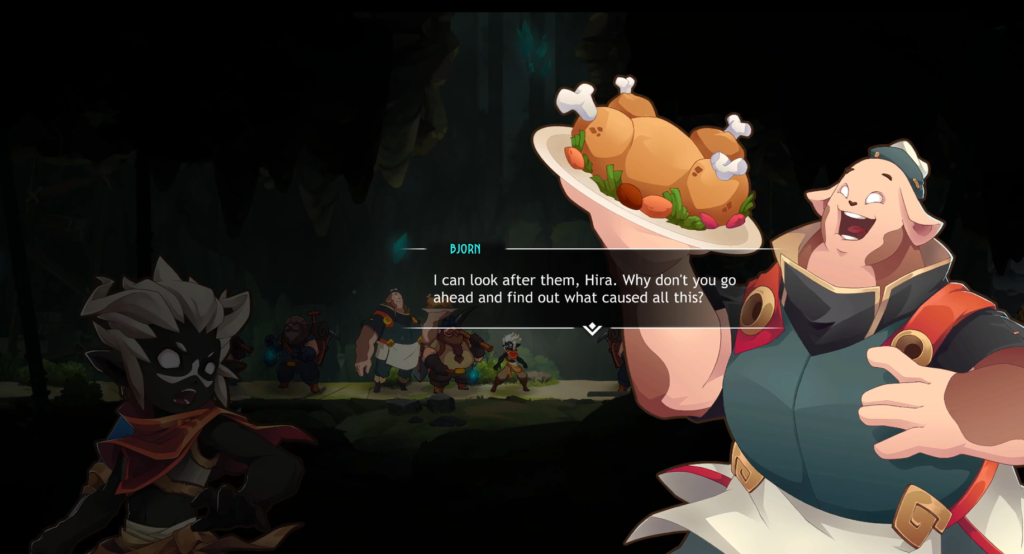Image resolution: width=1024 pixels, height=554 pixels.
Task: Advance Bjorn's dialogue with the arrow indicator
Action: click(x=591, y=328)
